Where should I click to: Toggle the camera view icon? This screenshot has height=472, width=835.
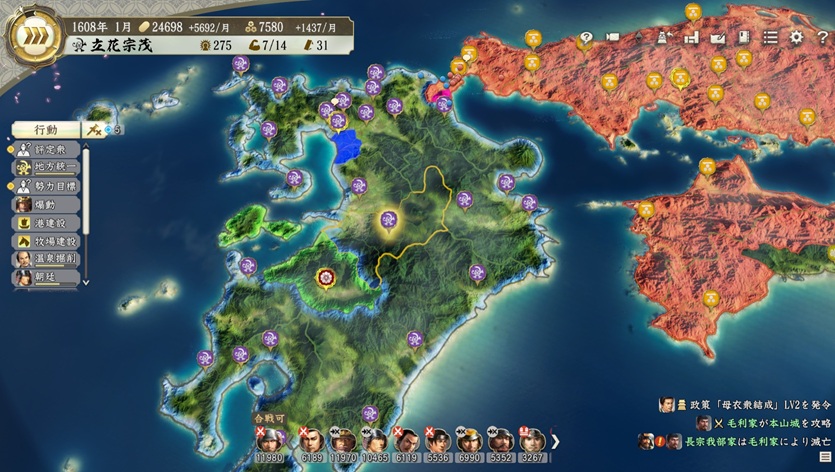612,38
